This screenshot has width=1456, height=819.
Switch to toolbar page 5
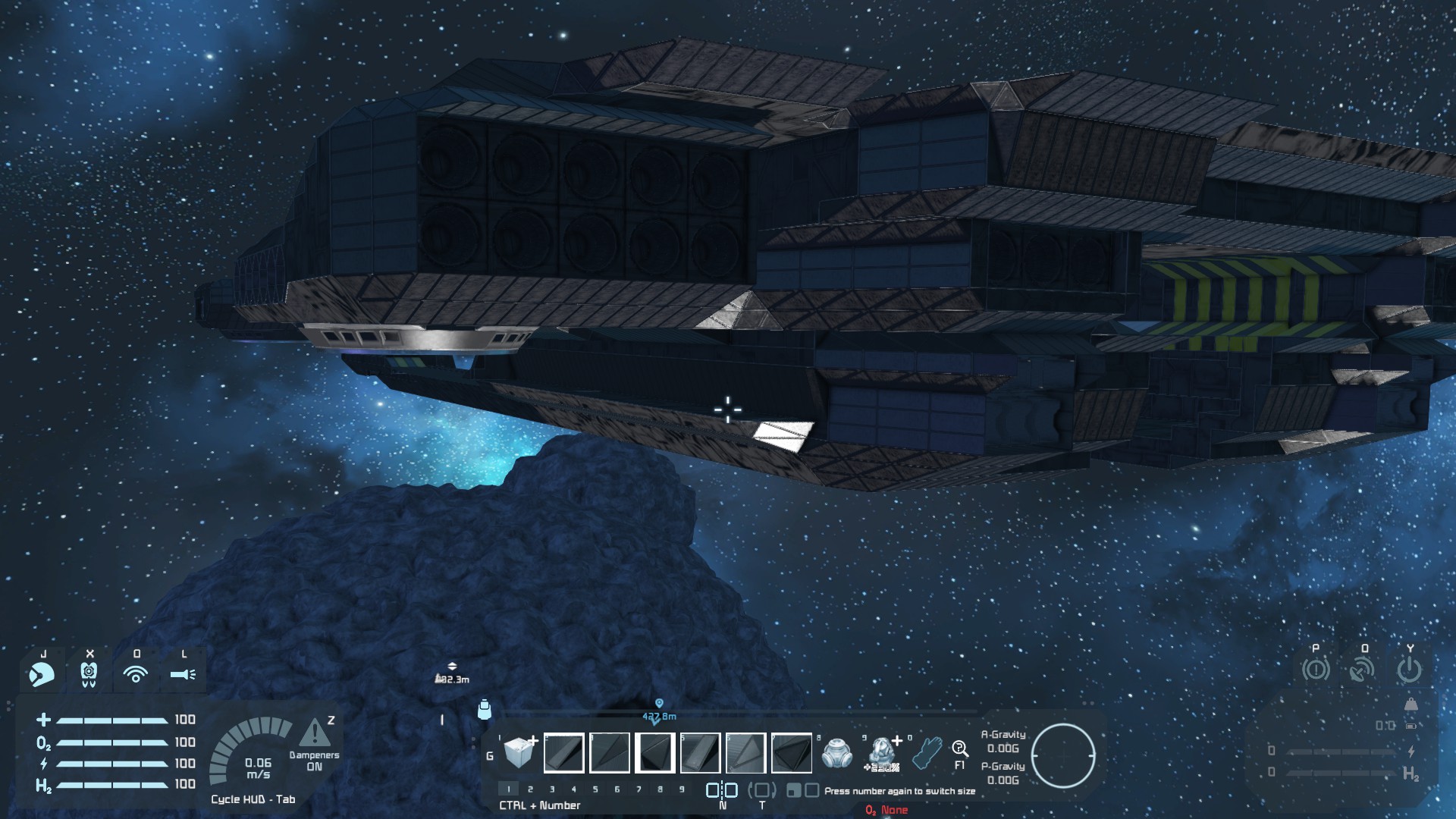[x=595, y=789]
